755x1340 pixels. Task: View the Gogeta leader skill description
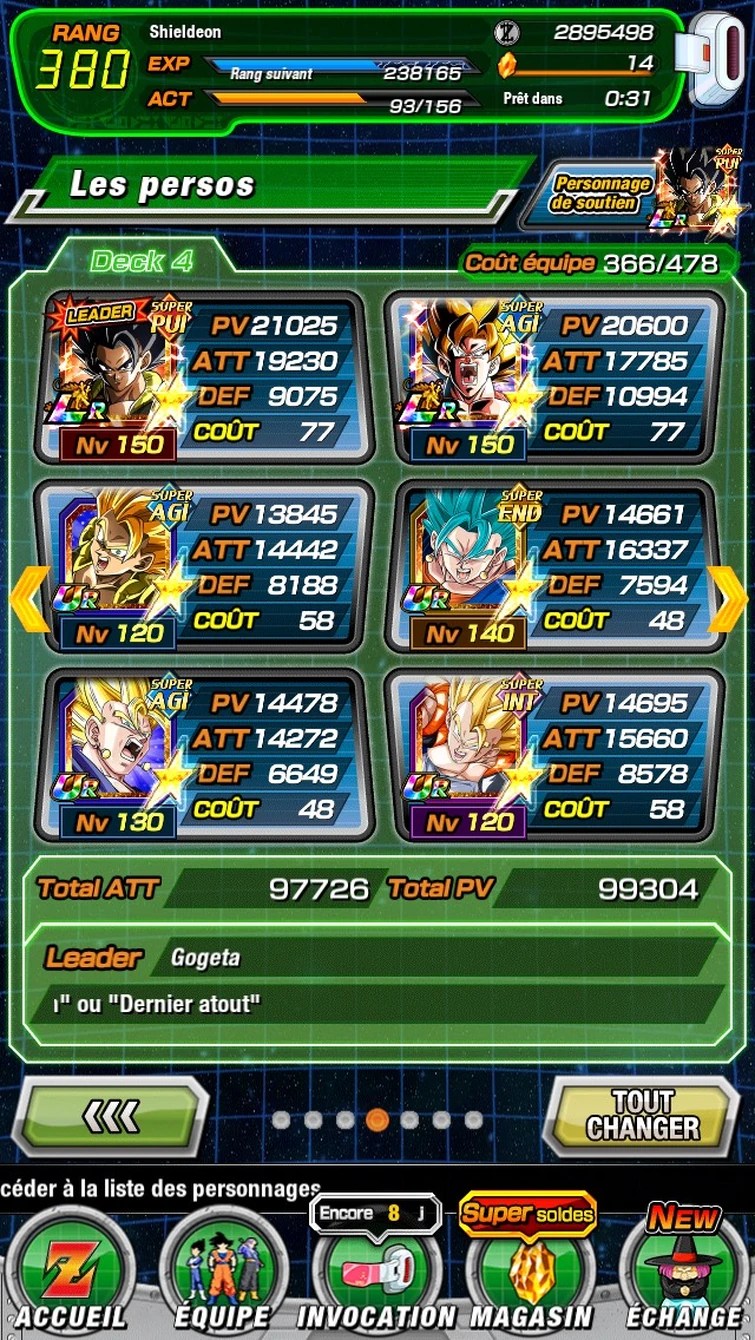pyautogui.click(x=377, y=981)
